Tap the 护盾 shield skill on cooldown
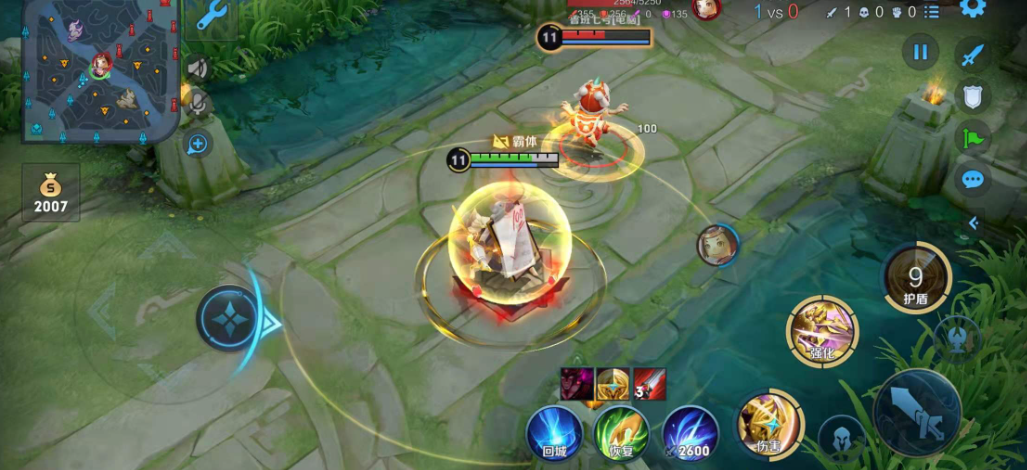 click(915, 277)
